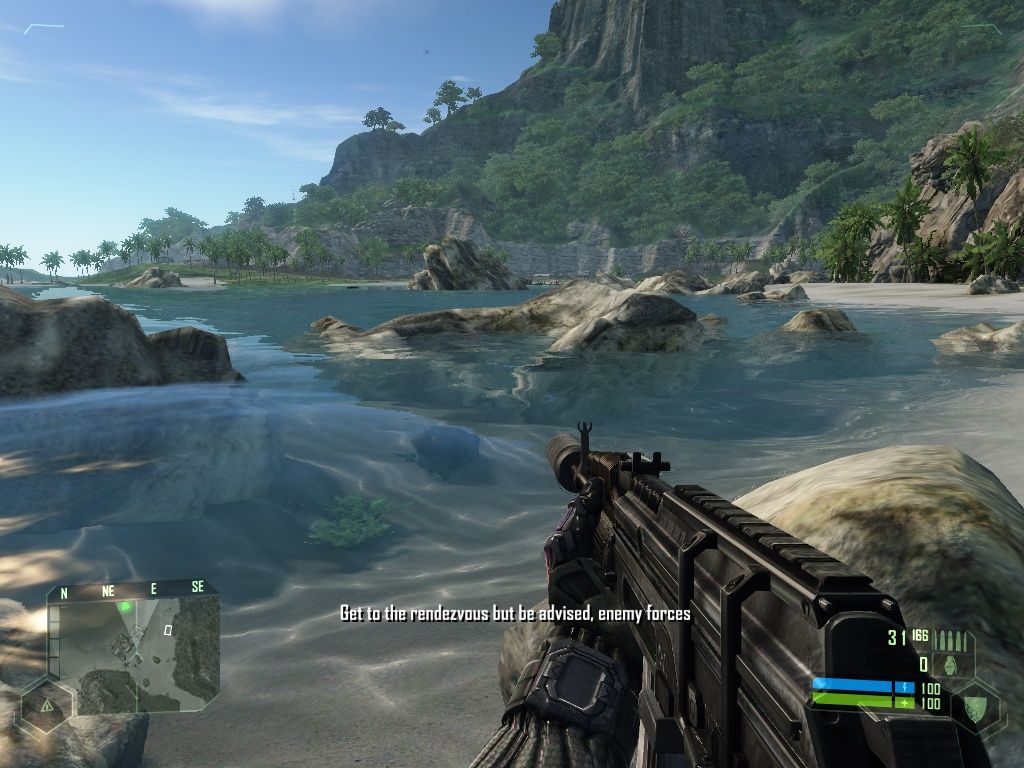Click the white objective marker on the minimap
Viewport: 1024px width, 768px height.
(168, 630)
